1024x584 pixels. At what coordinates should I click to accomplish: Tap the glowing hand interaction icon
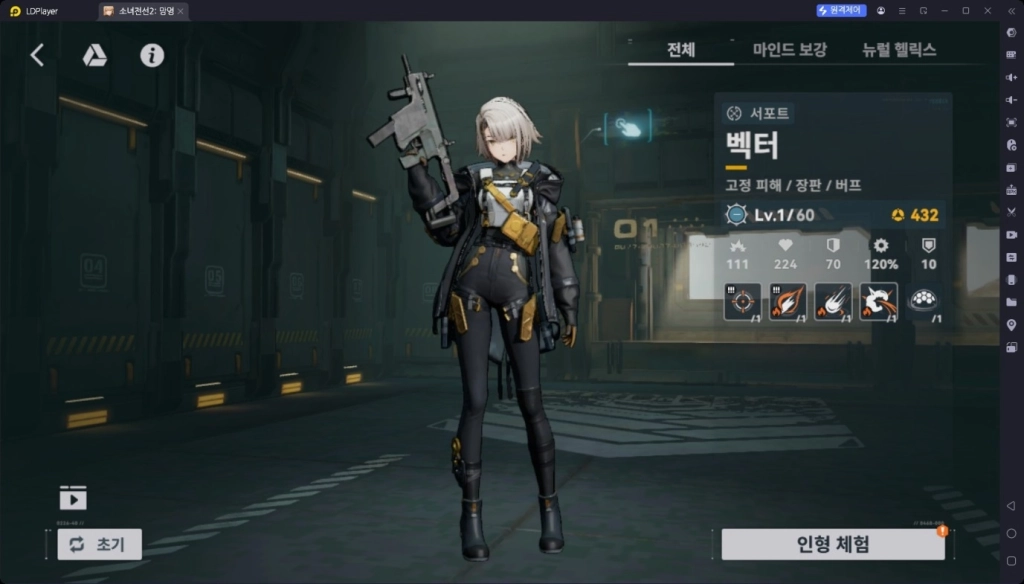coord(628,127)
